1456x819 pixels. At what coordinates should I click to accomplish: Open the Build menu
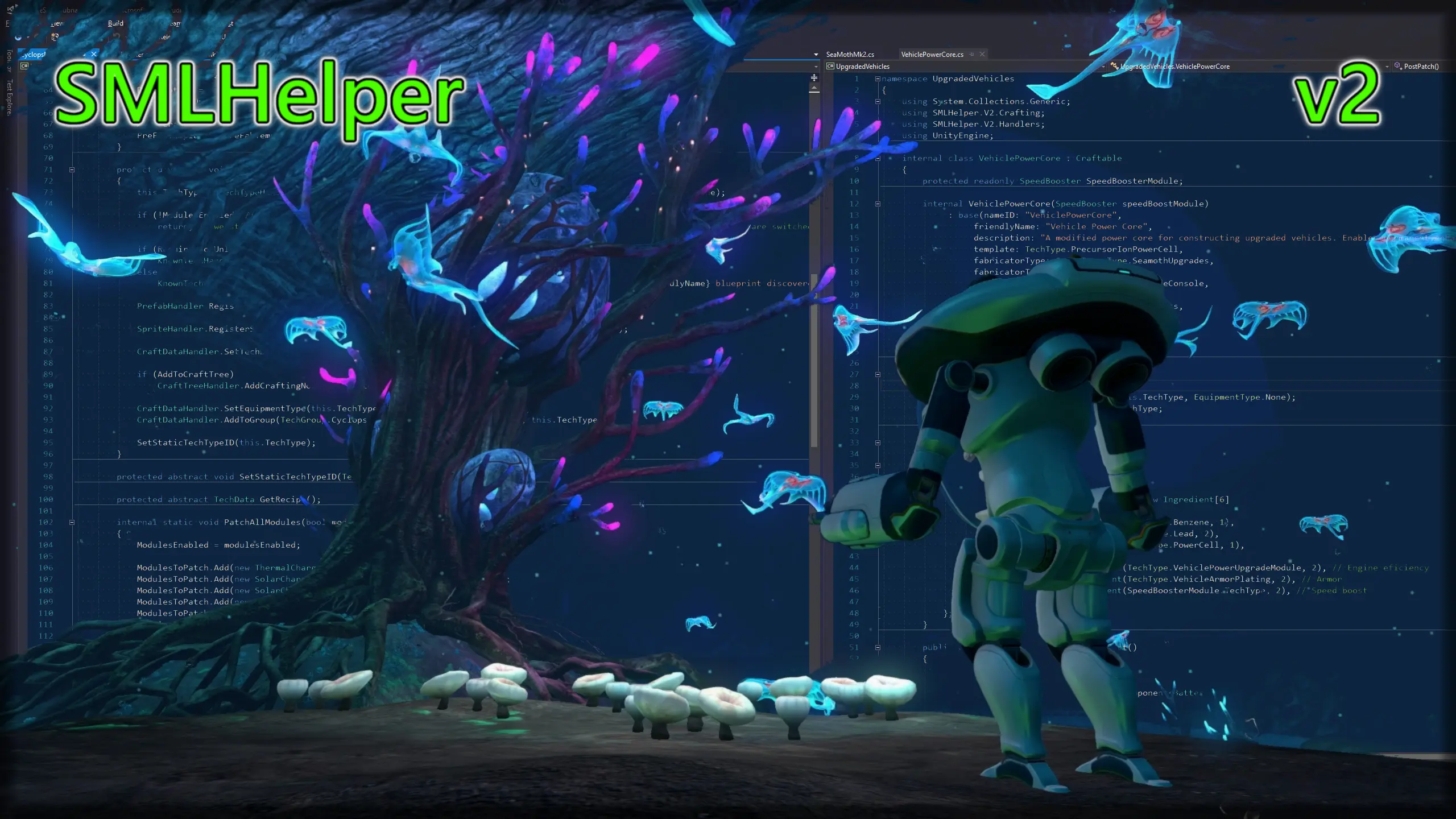(x=115, y=23)
